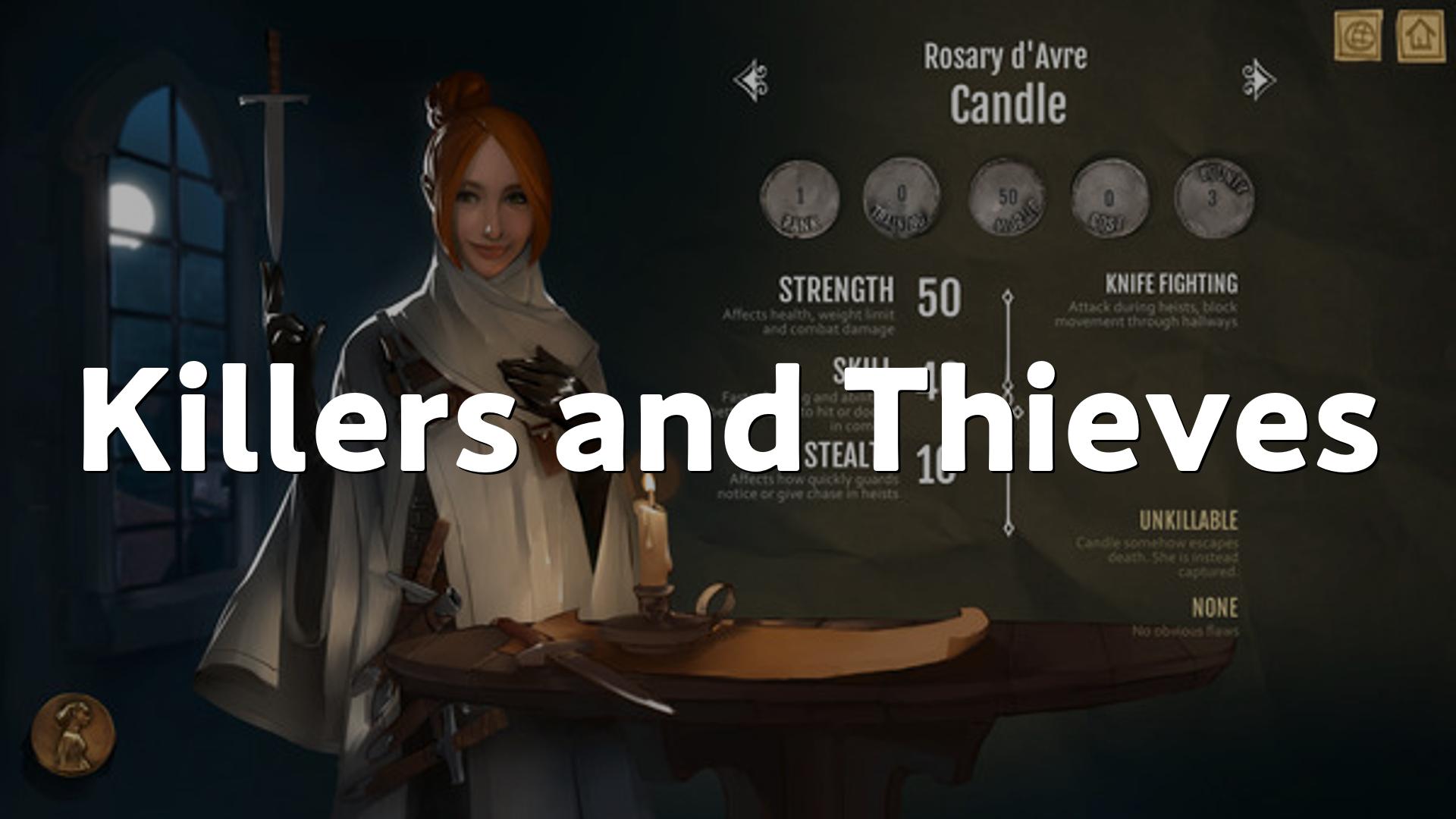The width and height of the screenshot is (1456, 819).
Task: Select the Strength stat
Action: (x=836, y=290)
